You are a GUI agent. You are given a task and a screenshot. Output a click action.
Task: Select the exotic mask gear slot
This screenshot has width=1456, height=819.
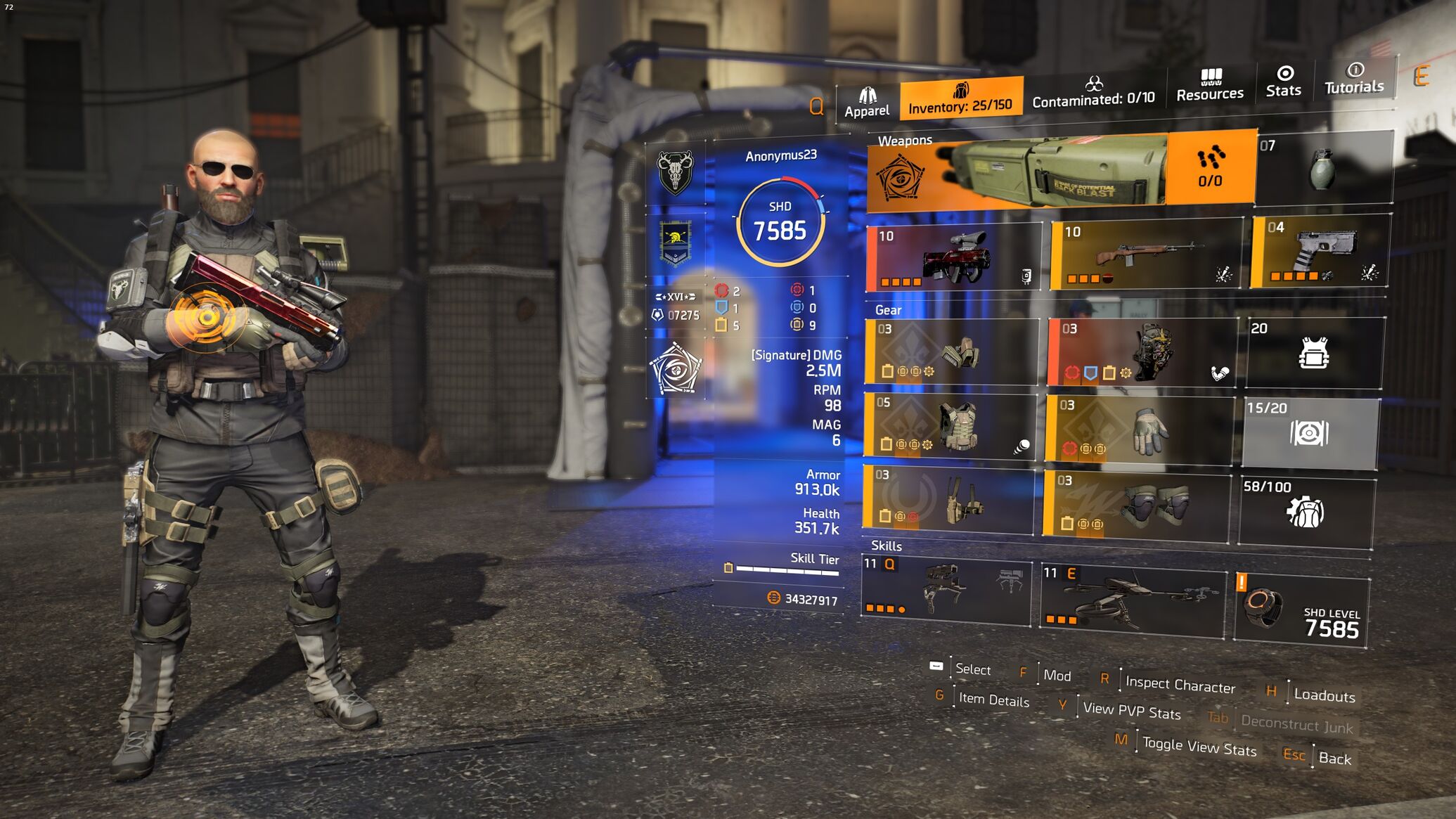point(1142,353)
